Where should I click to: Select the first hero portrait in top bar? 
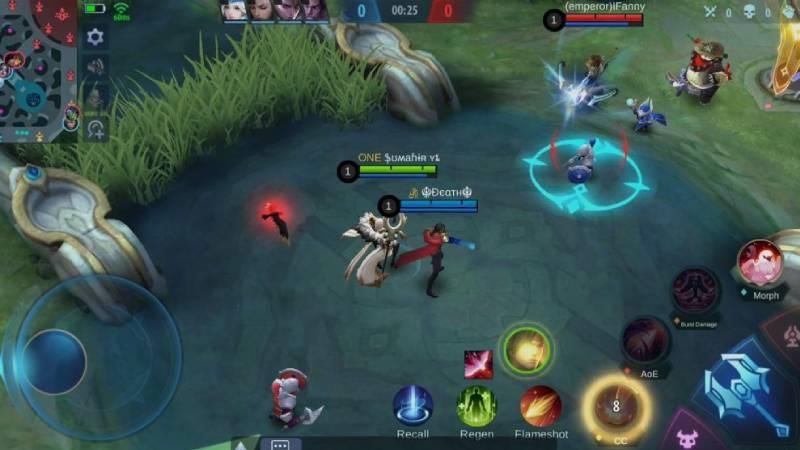[x=237, y=10]
